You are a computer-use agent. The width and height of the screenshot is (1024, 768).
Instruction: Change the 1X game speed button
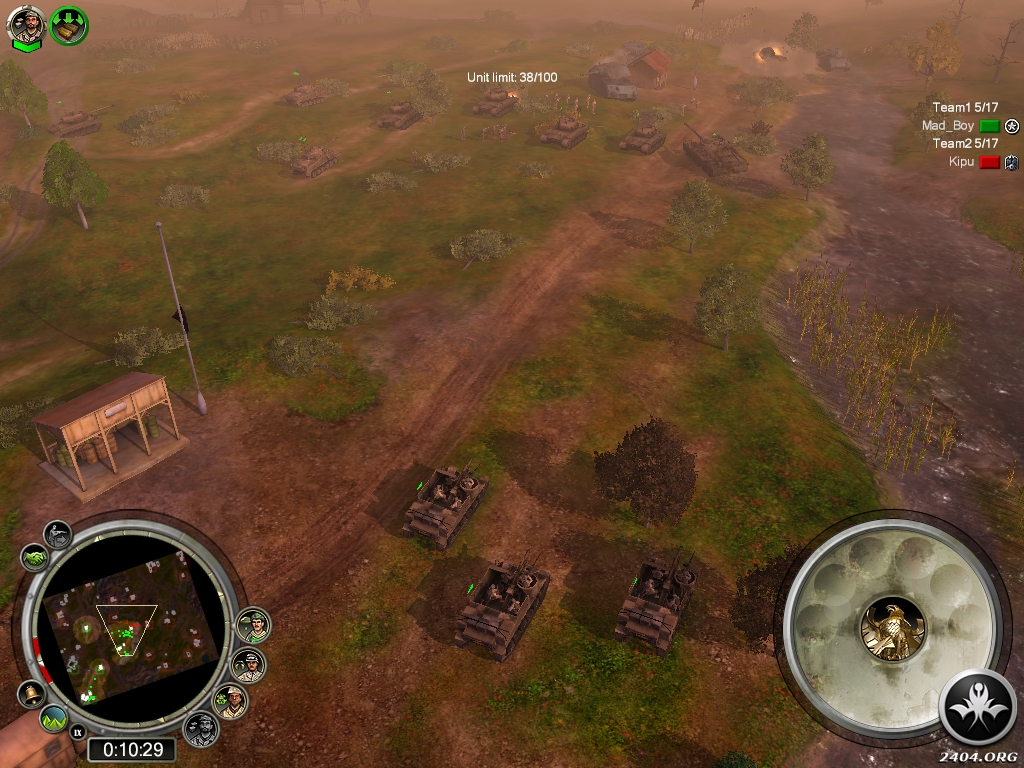(x=77, y=732)
